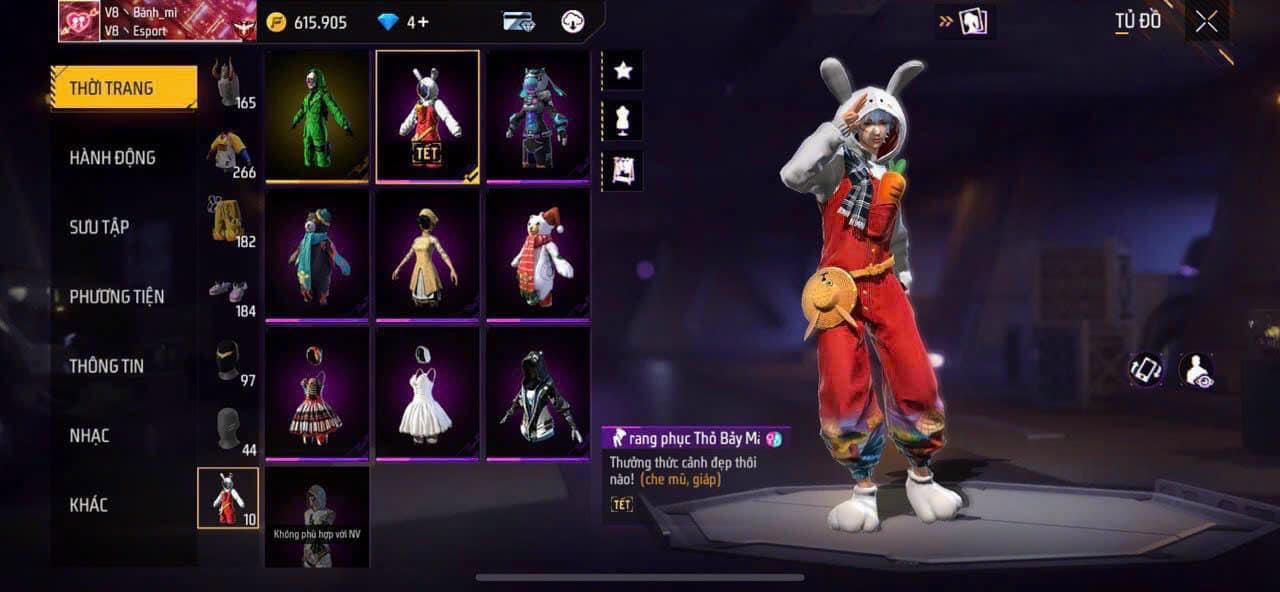Image resolution: width=1280 pixels, height=592 pixels.
Task: Open the player profile banner
Action: 150,21
